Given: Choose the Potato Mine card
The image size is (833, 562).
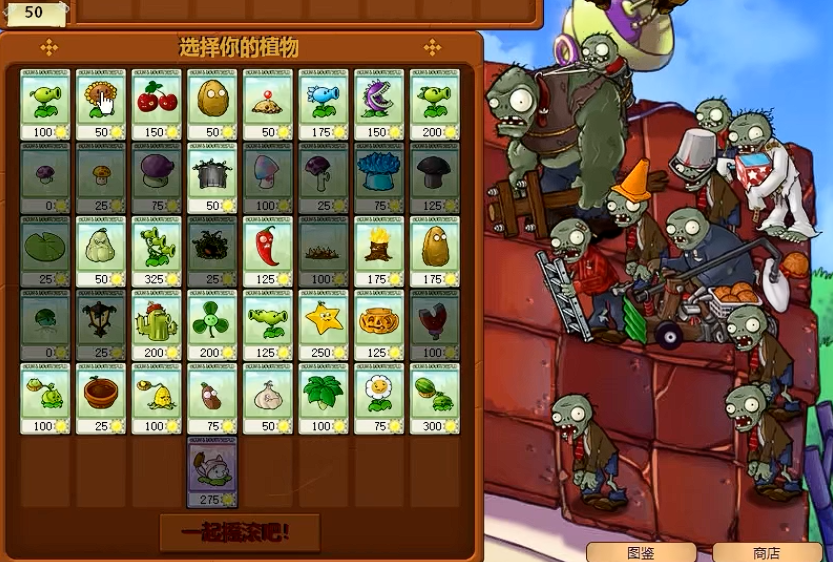Looking at the screenshot, I should click(268, 104).
